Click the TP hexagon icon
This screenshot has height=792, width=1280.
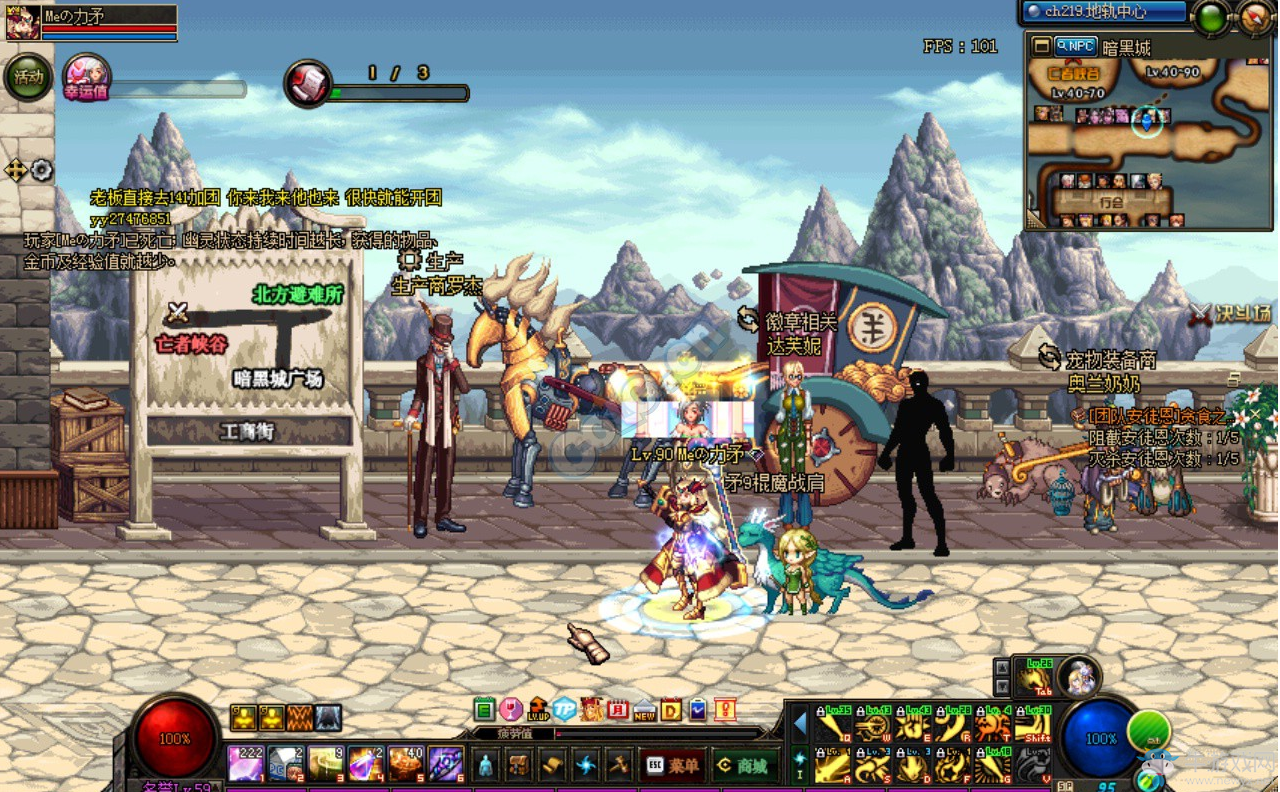(x=565, y=710)
